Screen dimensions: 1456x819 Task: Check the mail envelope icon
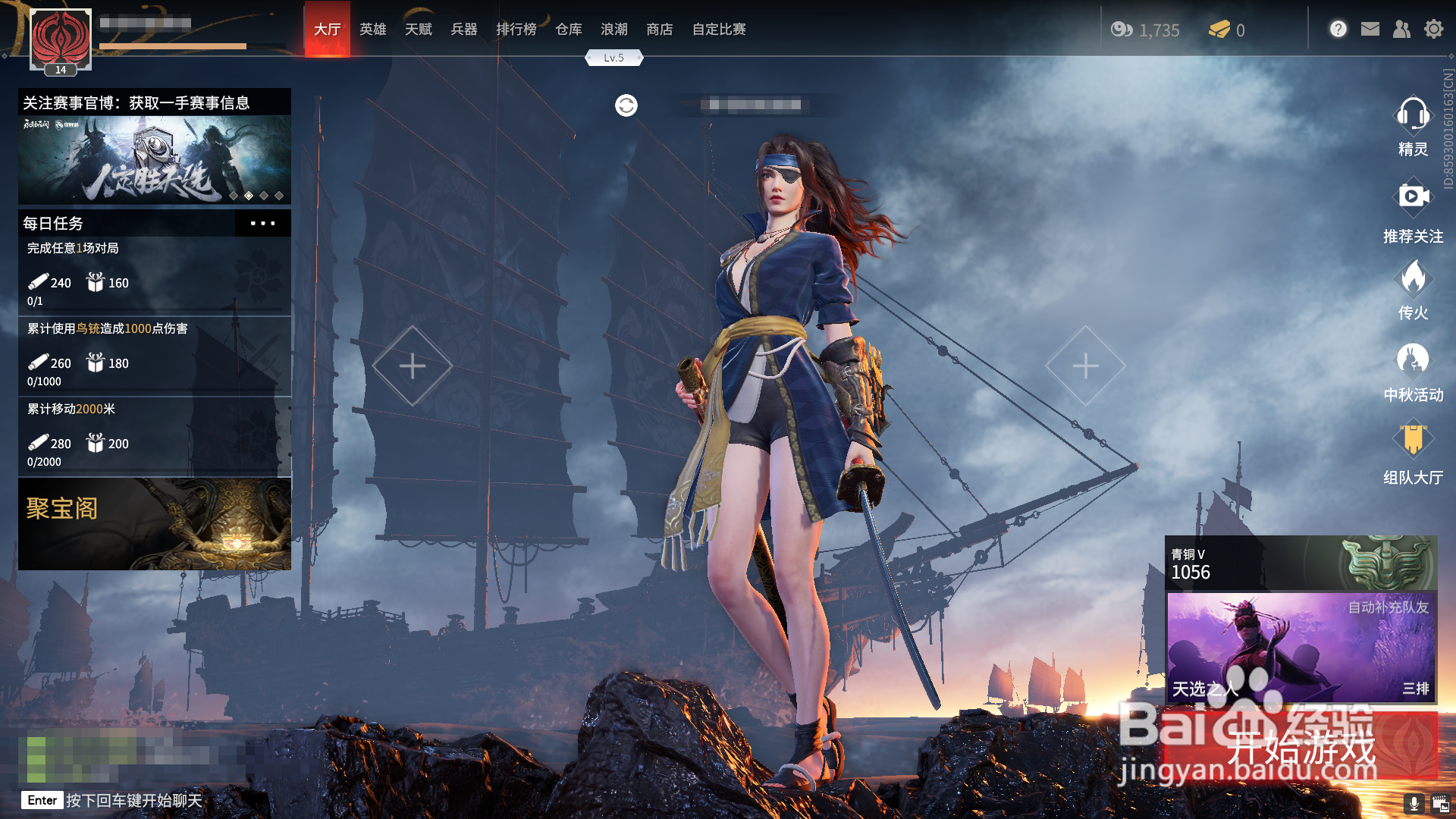(x=1370, y=30)
